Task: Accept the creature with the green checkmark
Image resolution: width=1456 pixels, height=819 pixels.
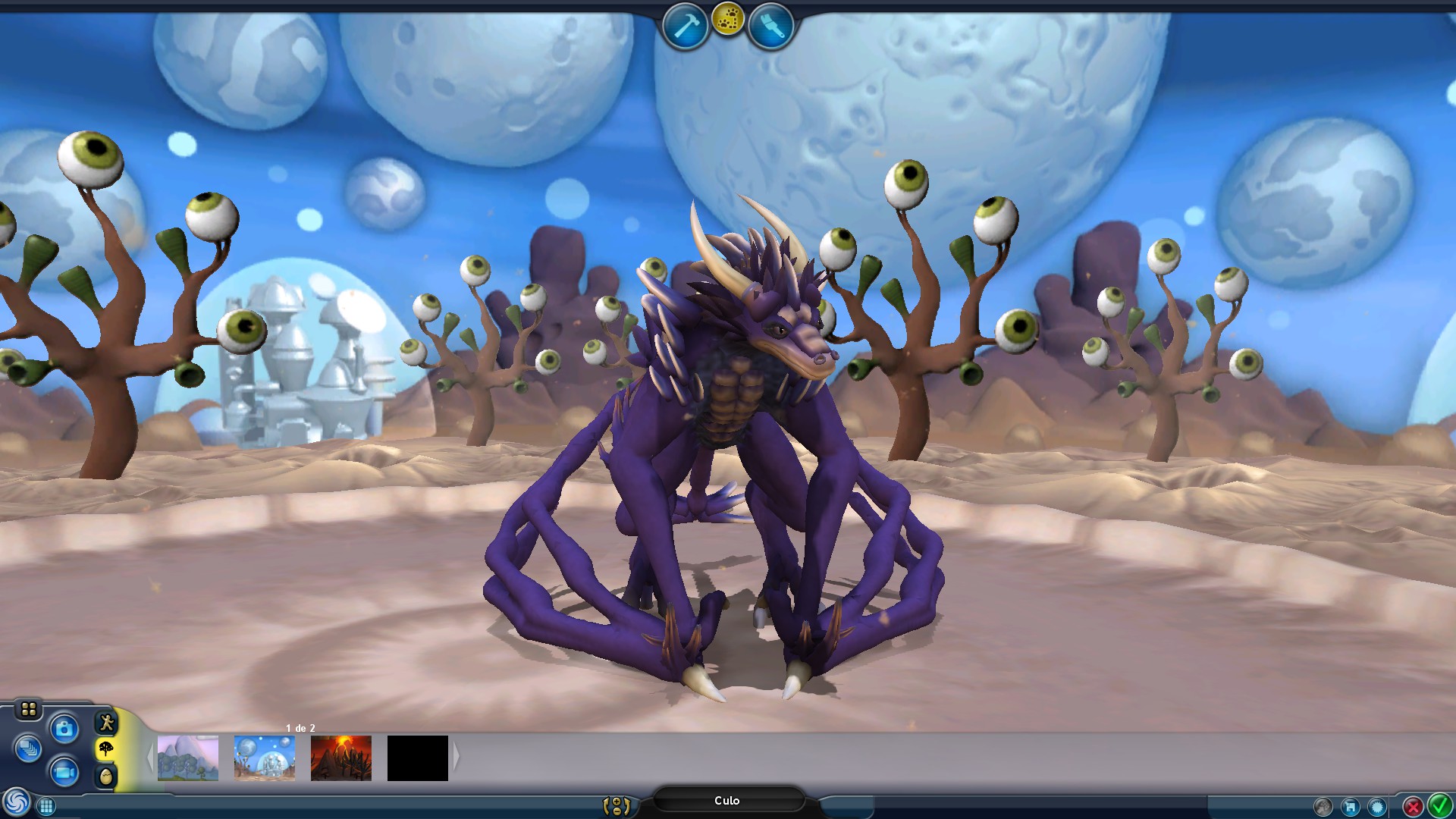Action: [x=1439, y=805]
